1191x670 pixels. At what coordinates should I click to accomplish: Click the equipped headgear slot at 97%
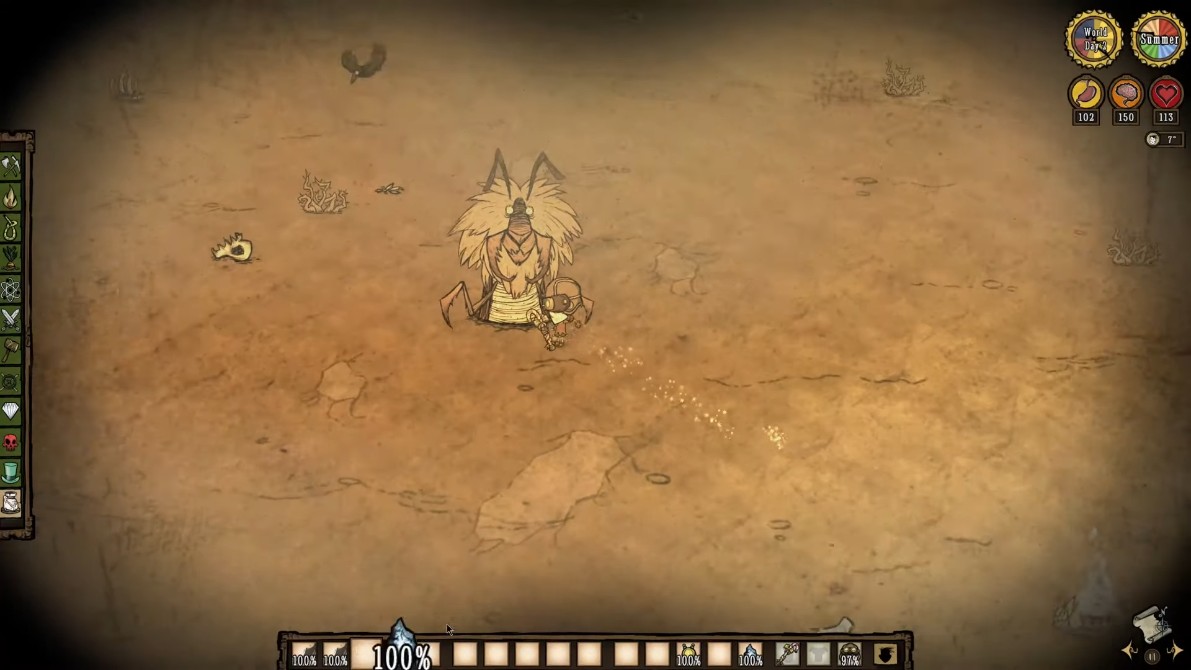pos(849,654)
